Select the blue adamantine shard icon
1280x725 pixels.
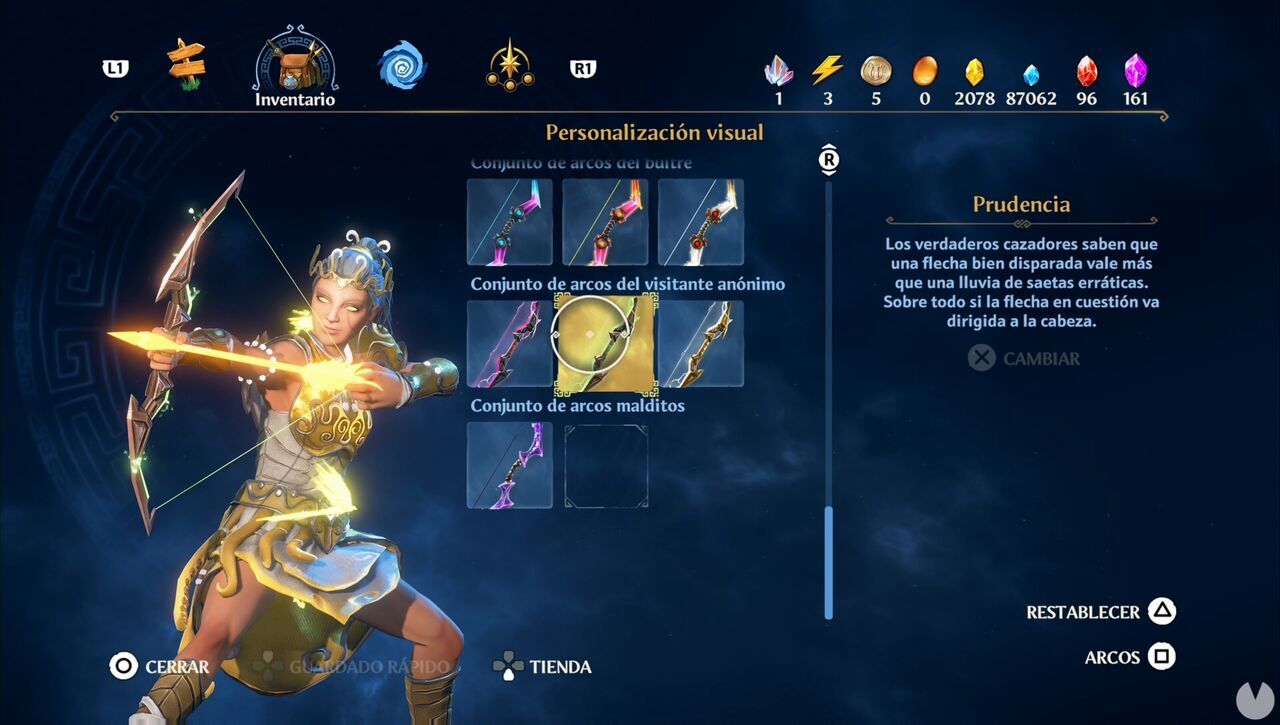click(1032, 70)
